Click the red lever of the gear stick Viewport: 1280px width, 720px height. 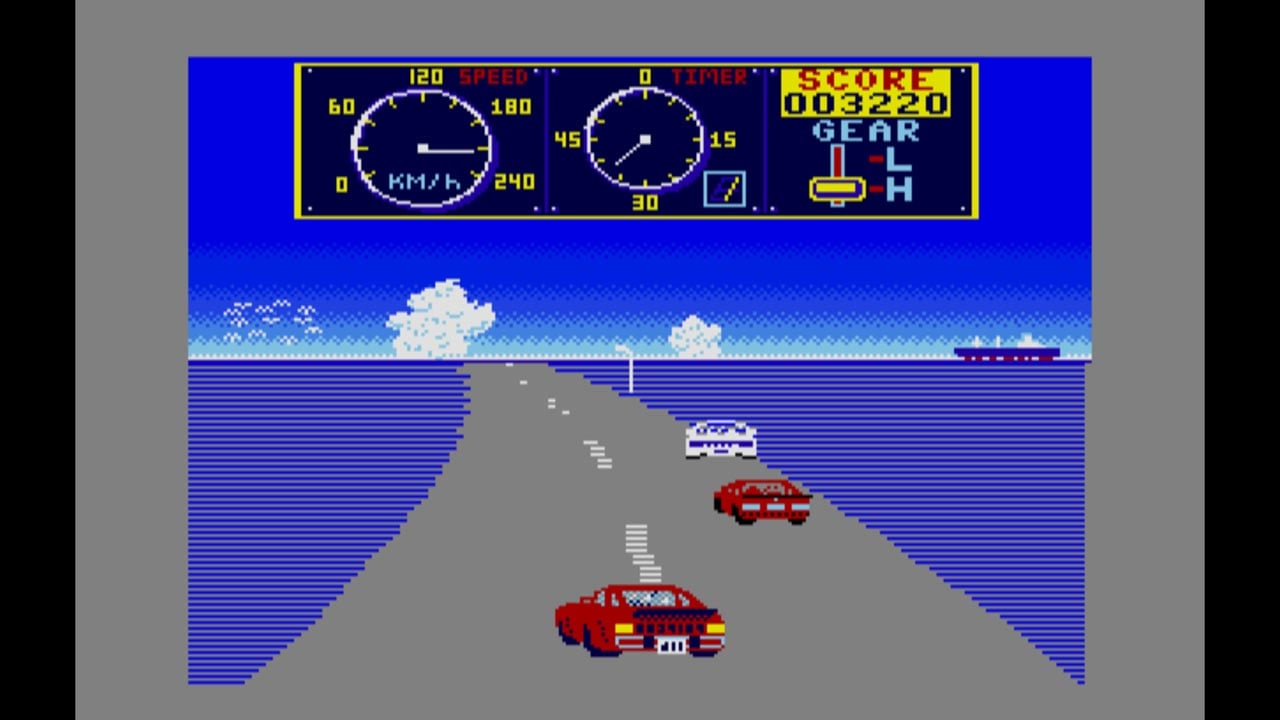point(838,163)
